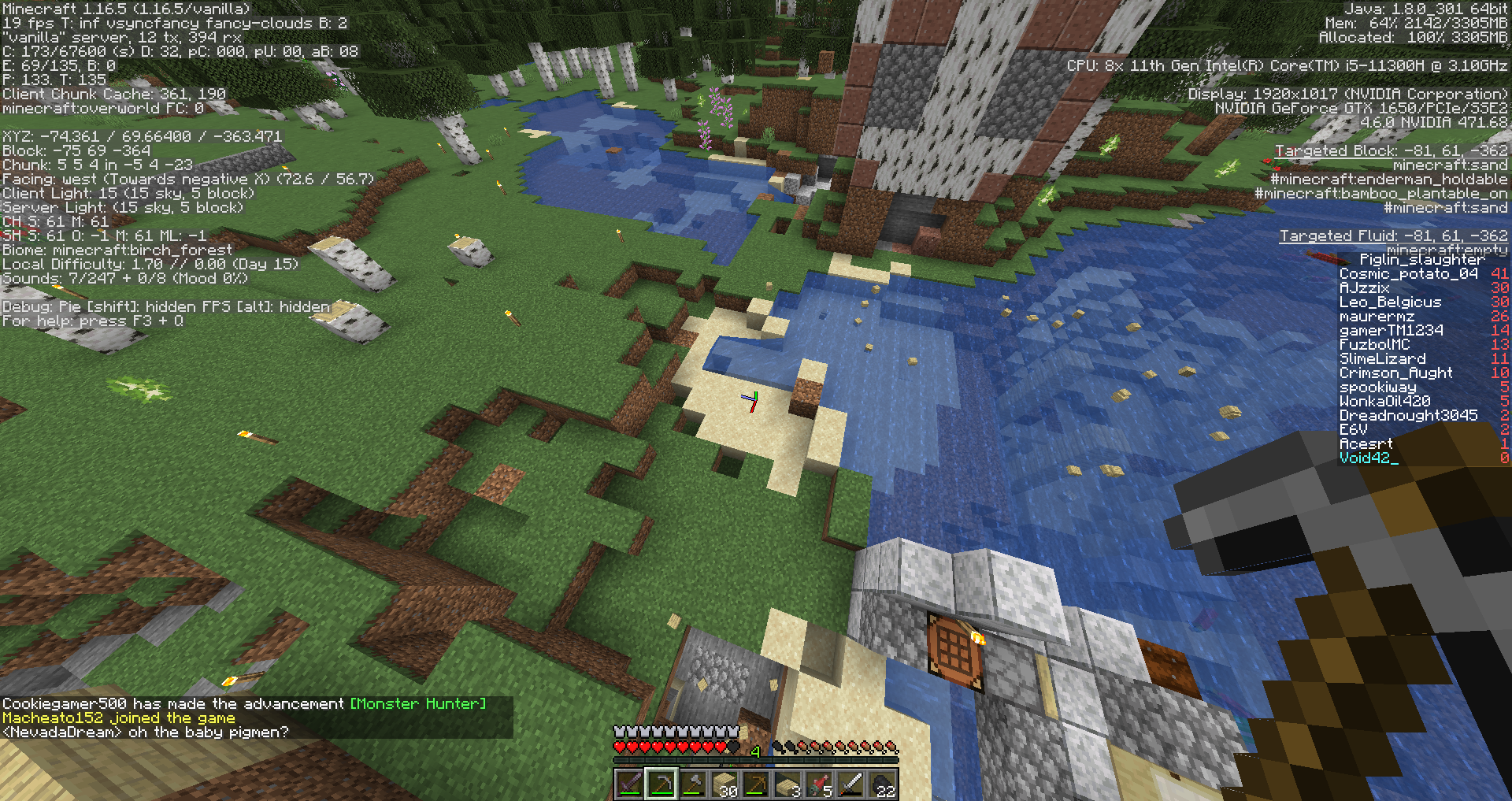This screenshot has width=1512, height=801.
Task: Select the stone pickaxe hotbar slot
Action: pos(661,784)
